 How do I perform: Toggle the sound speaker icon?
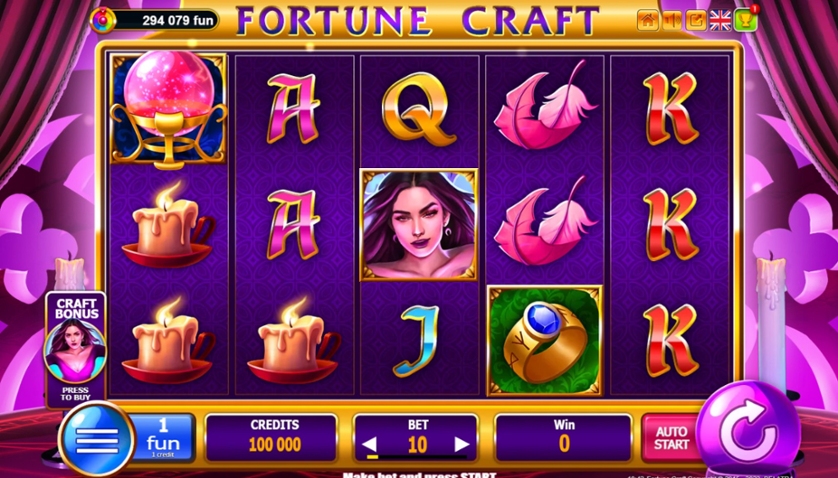click(x=672, y=20)
